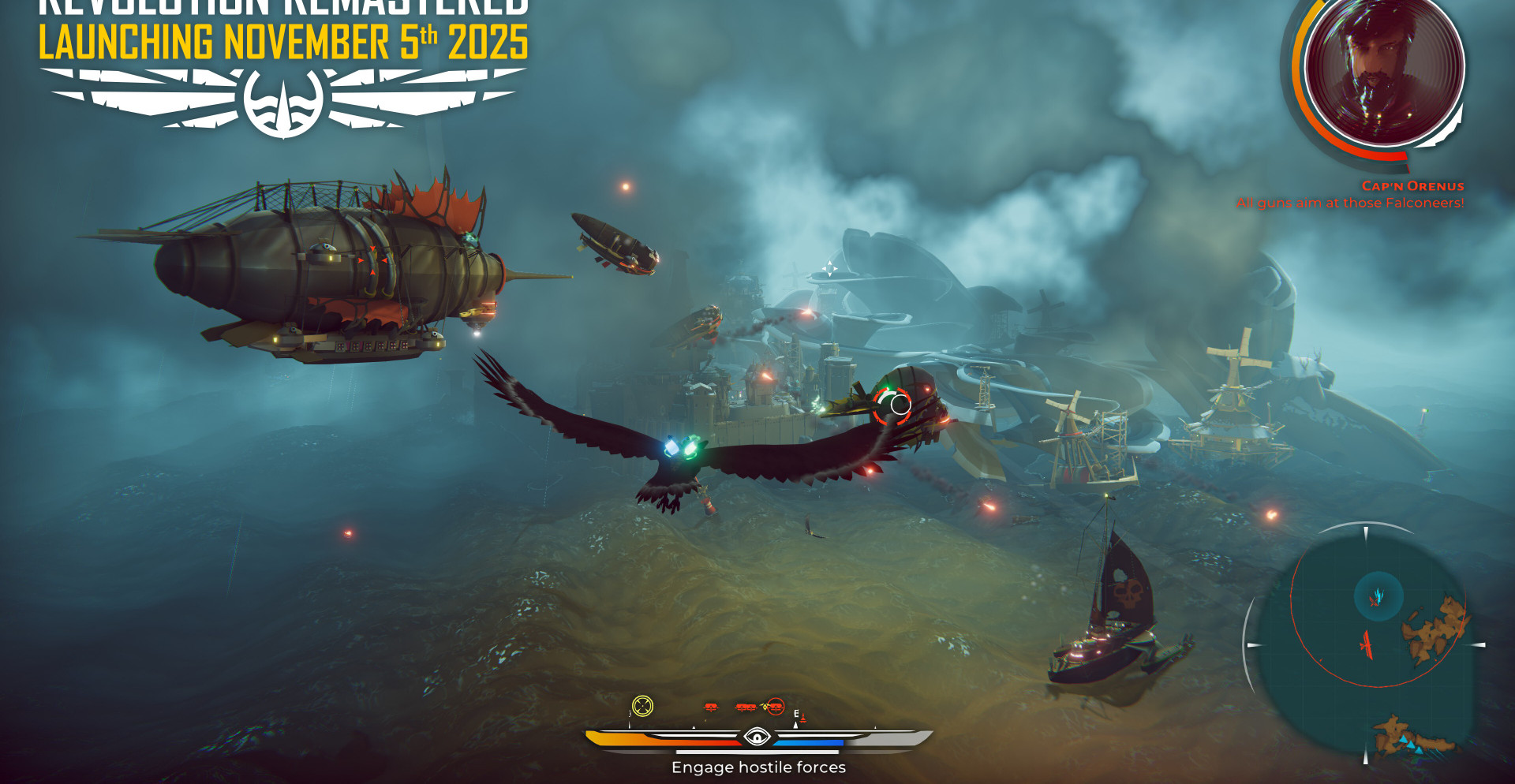Click the "Engage hostile forces" objective text
1515x784 pixels.
coord(758,767)
